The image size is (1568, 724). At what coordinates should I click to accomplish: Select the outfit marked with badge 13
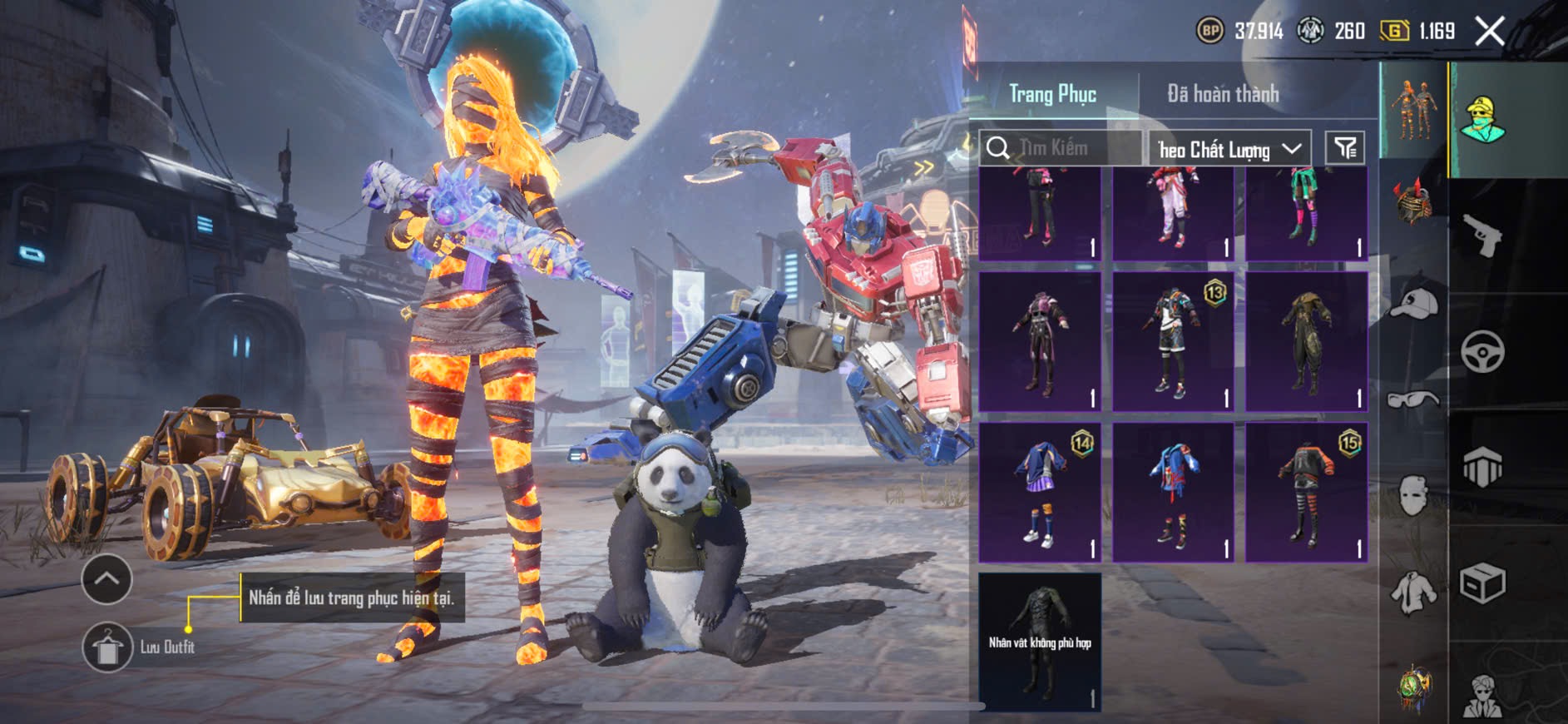coord(1173,341)
